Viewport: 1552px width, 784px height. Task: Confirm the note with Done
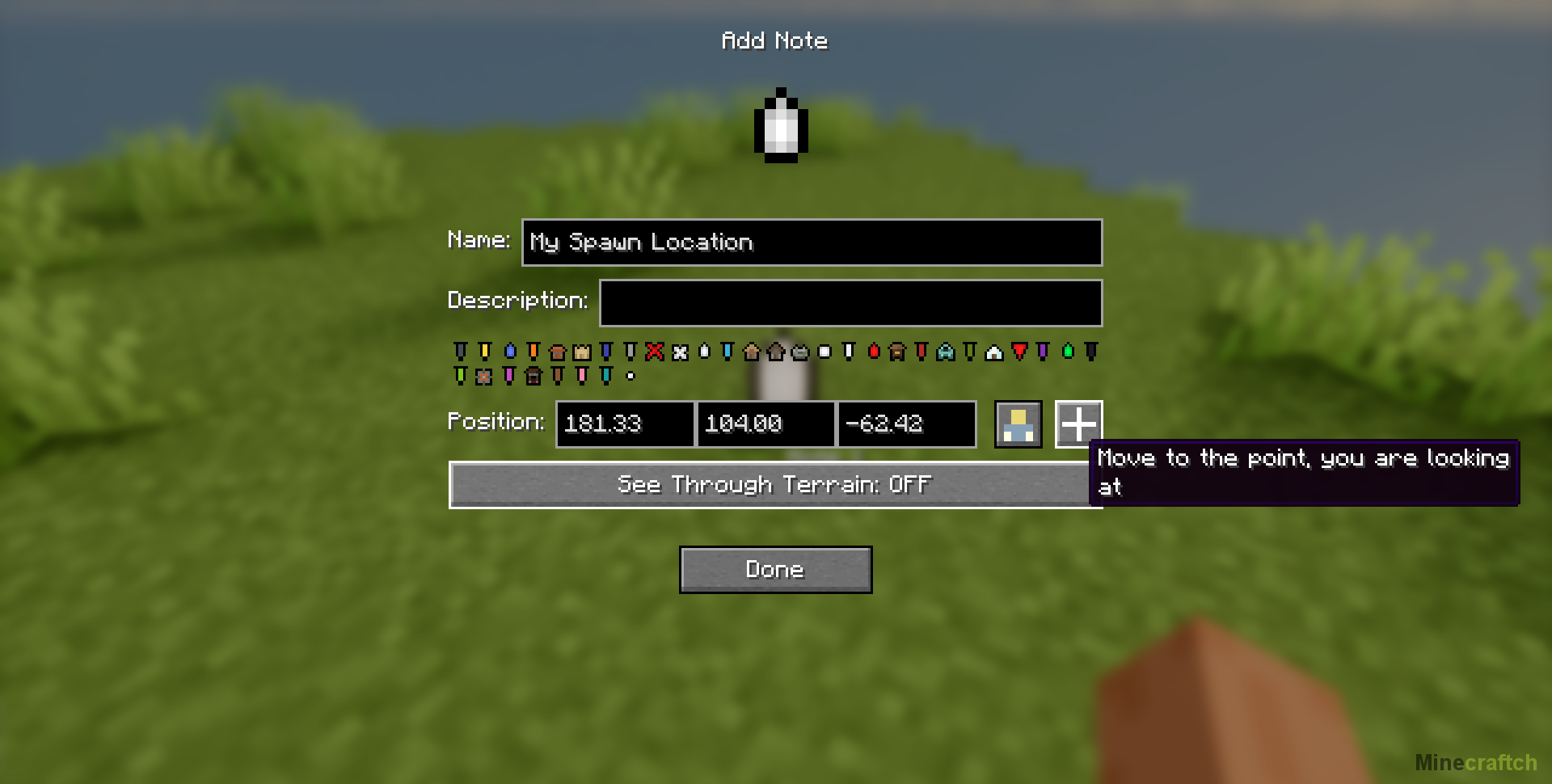point(775,570)
